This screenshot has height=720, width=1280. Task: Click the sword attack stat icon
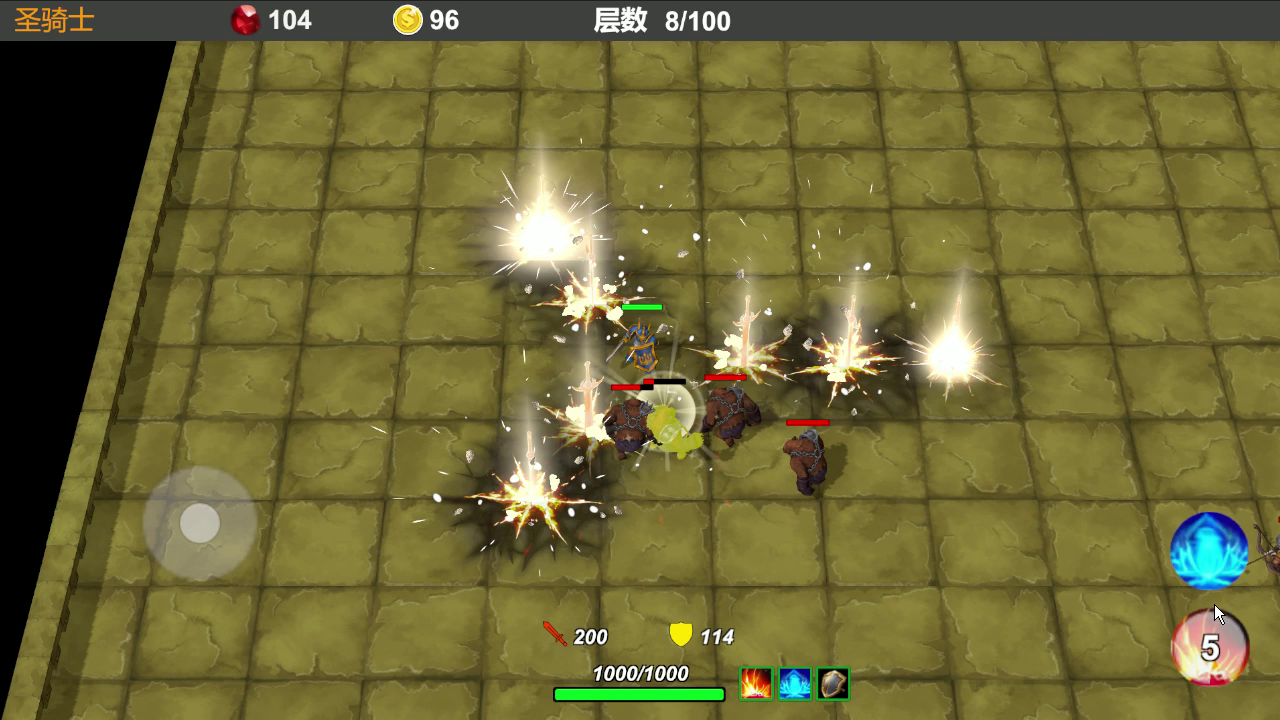[556, 637]
